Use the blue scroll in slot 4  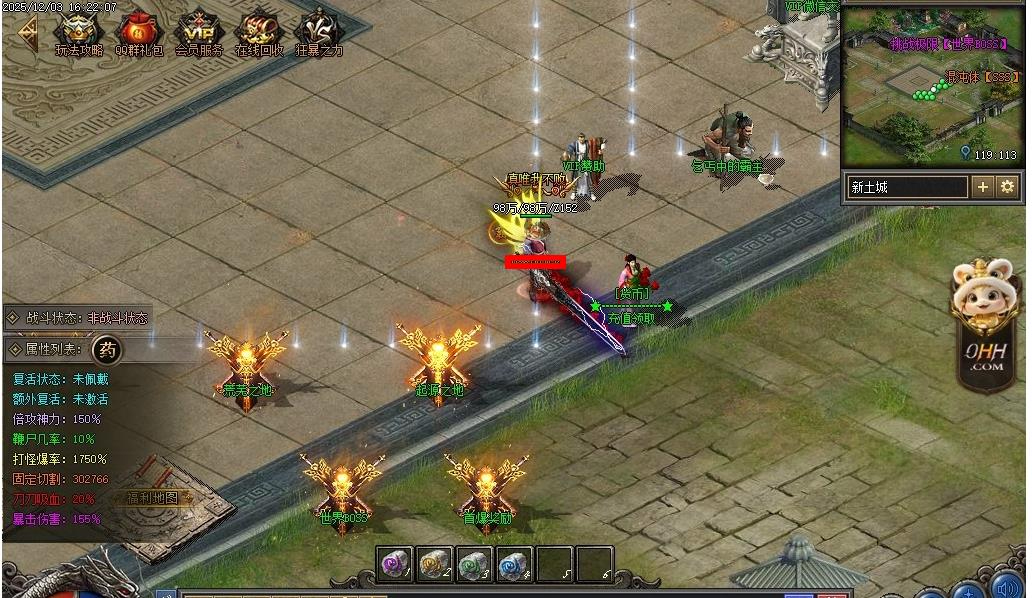tap(515, 565)
